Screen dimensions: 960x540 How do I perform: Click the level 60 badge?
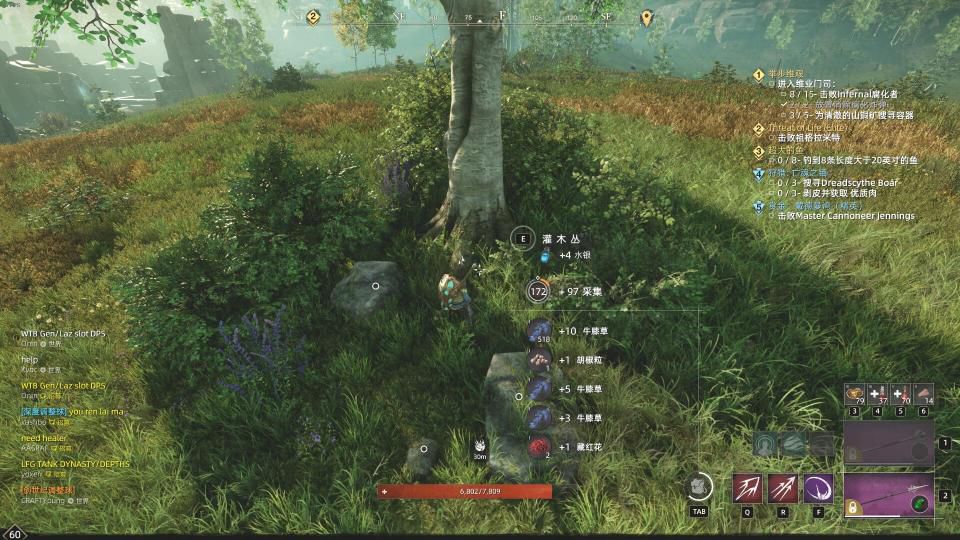15,533
